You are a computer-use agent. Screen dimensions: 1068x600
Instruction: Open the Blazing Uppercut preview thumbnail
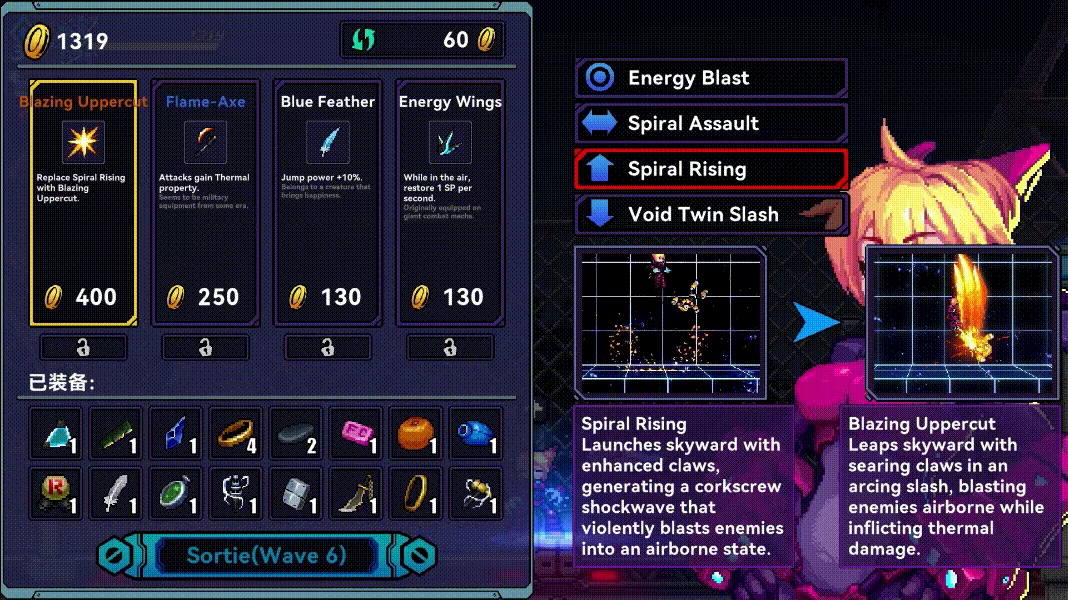pos(962,322)
